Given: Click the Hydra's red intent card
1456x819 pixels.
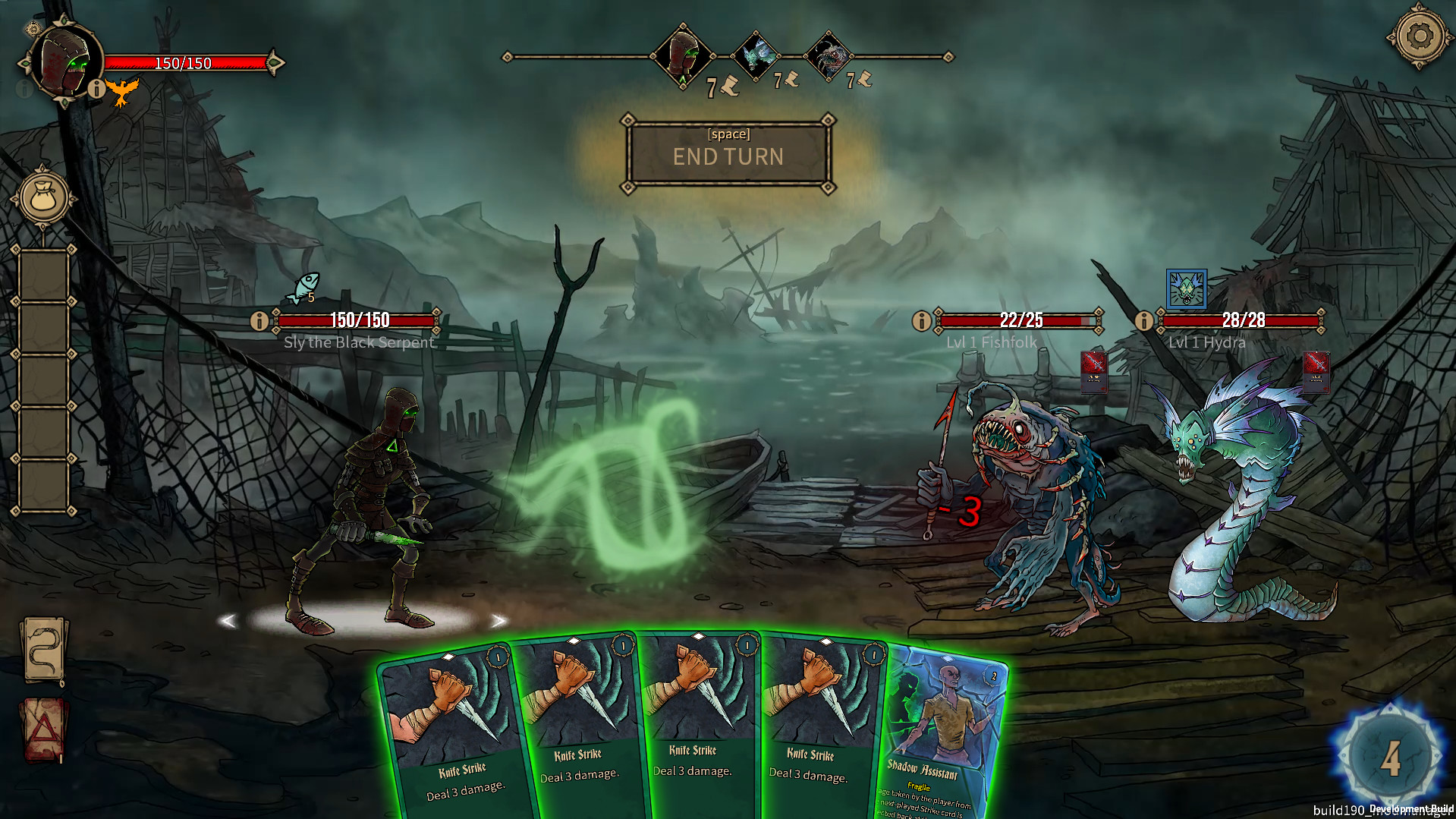Looking at the screenshot, I should coord(1316,372).
